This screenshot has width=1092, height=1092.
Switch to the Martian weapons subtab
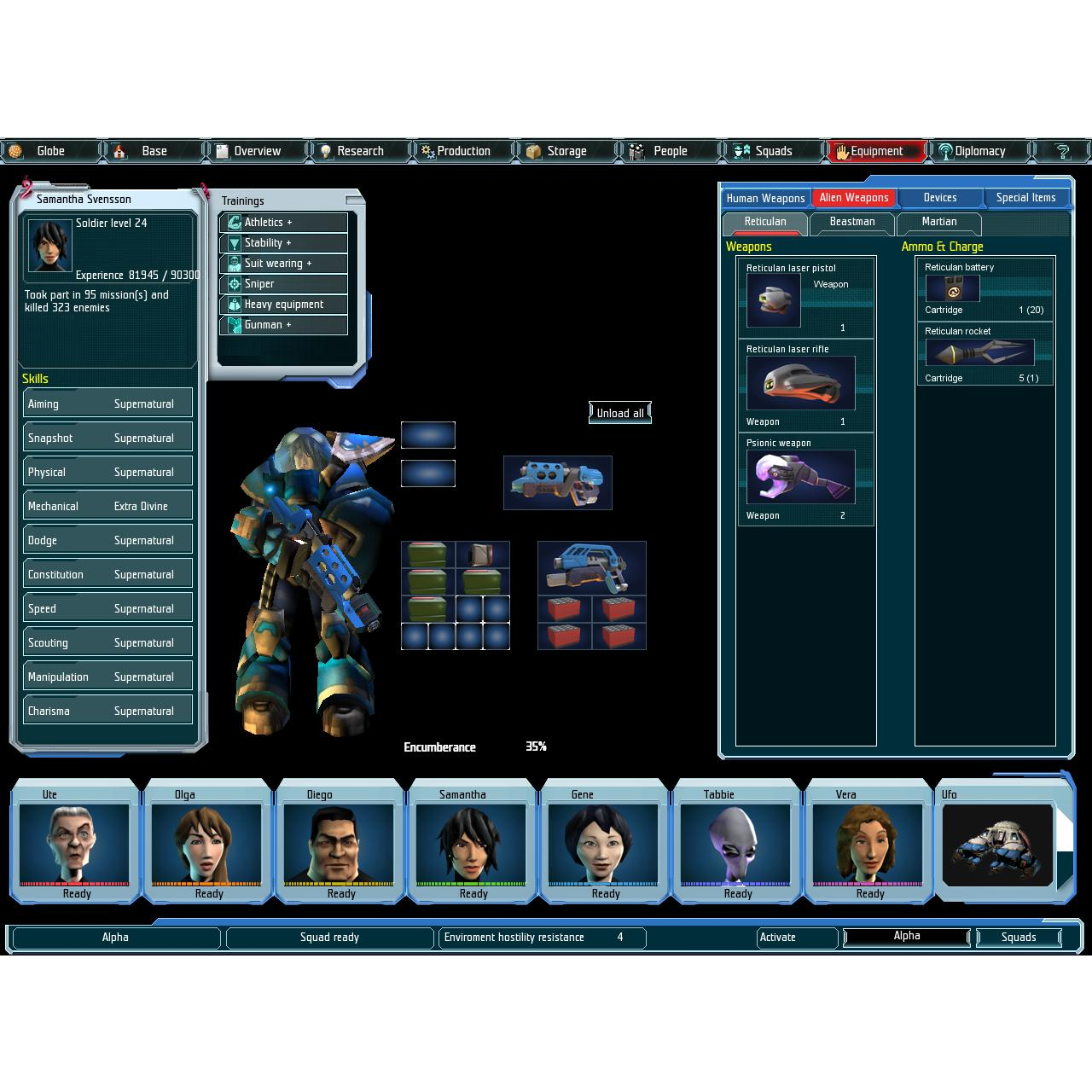point(938,222)
